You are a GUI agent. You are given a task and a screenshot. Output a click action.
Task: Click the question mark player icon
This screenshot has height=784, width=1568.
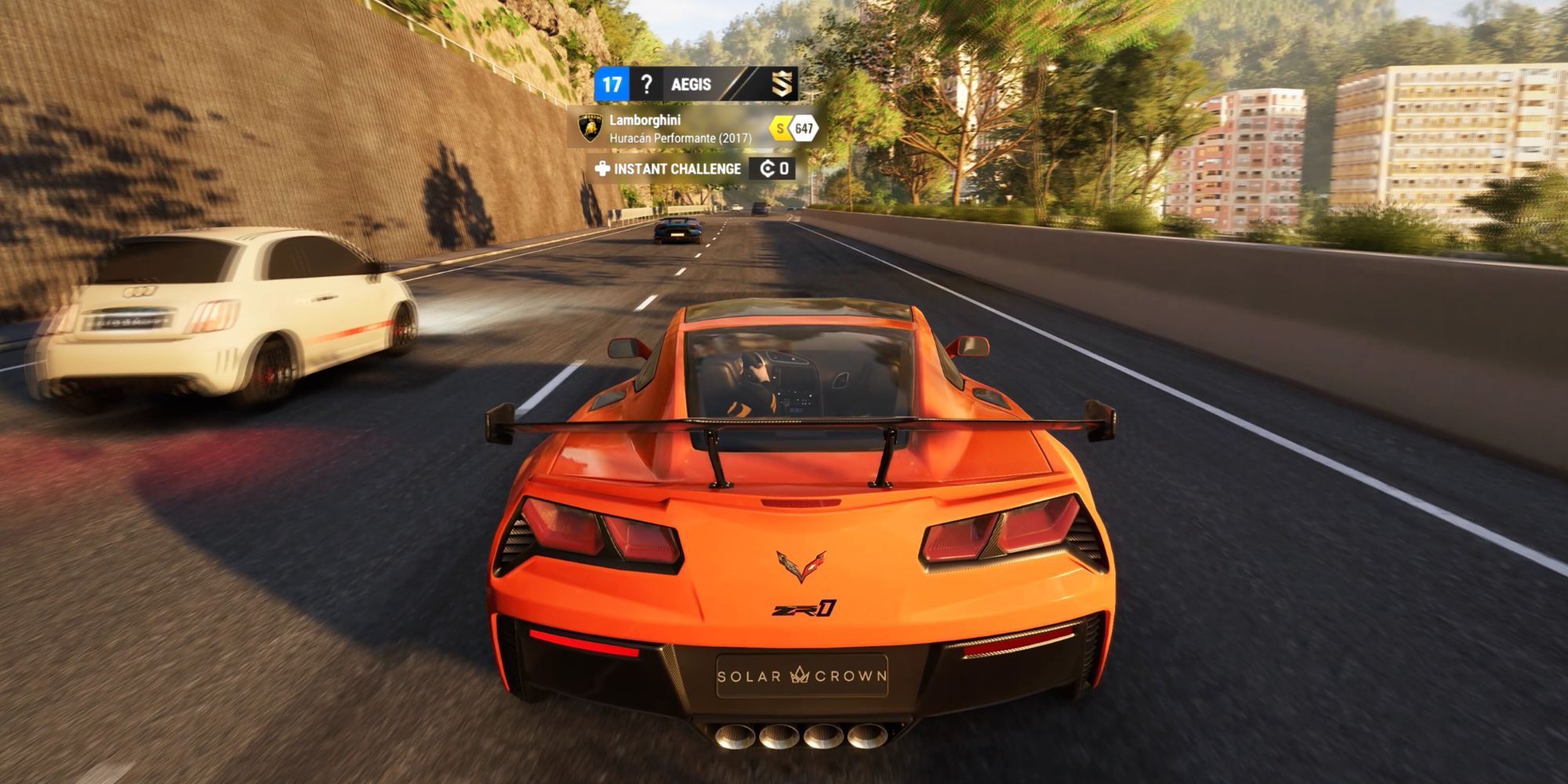click(x=648, y=84)
